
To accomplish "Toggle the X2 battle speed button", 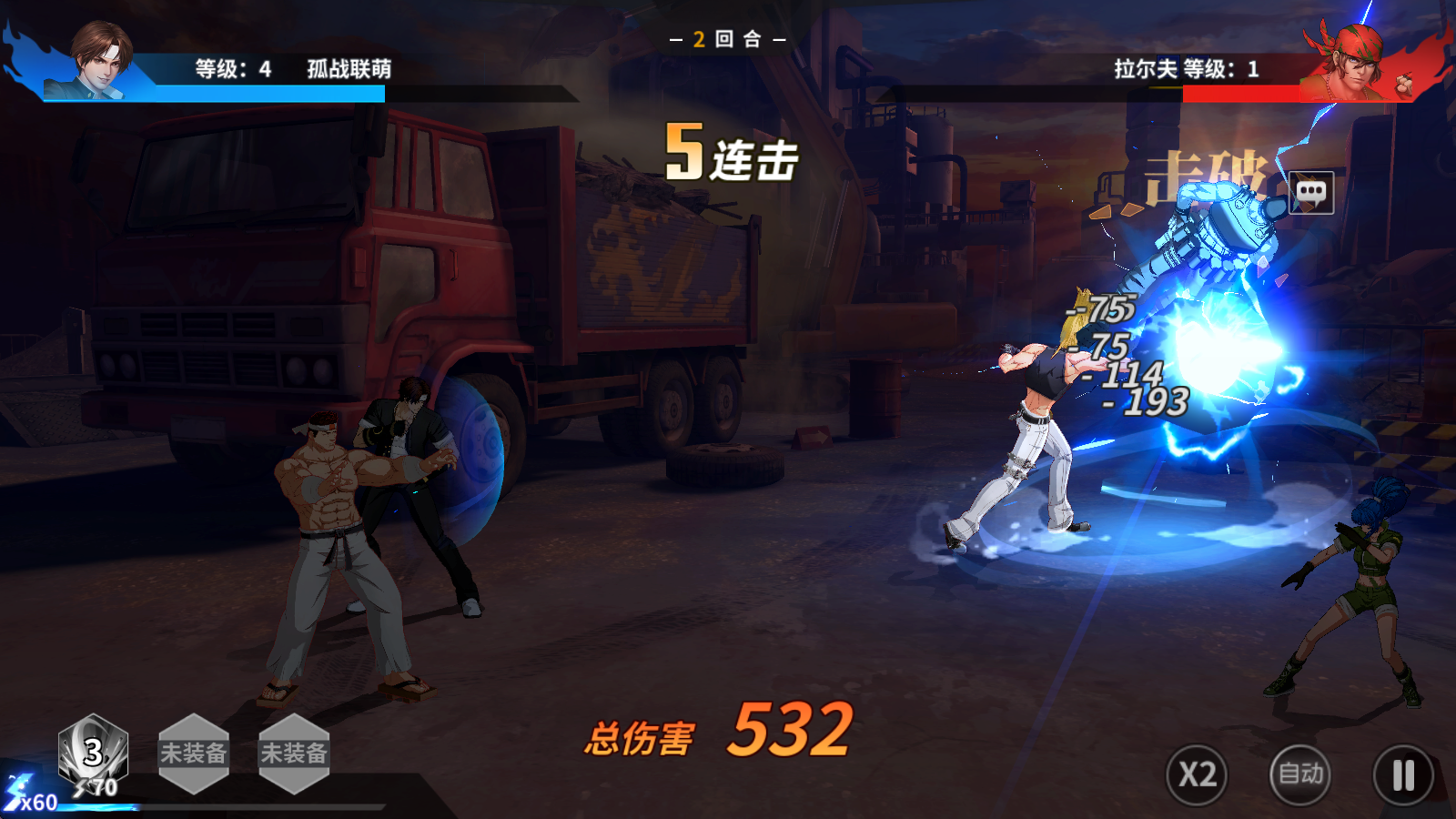I will point(1197,774).
